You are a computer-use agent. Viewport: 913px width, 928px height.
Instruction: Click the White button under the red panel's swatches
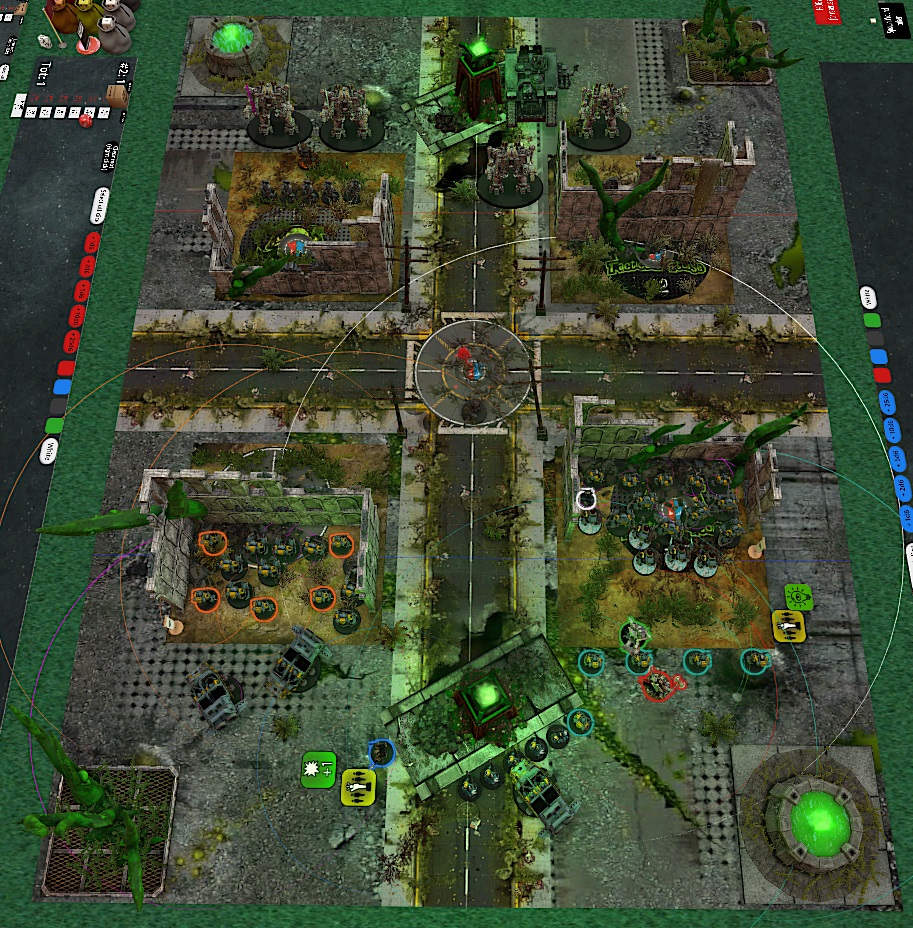coord(48,450)
